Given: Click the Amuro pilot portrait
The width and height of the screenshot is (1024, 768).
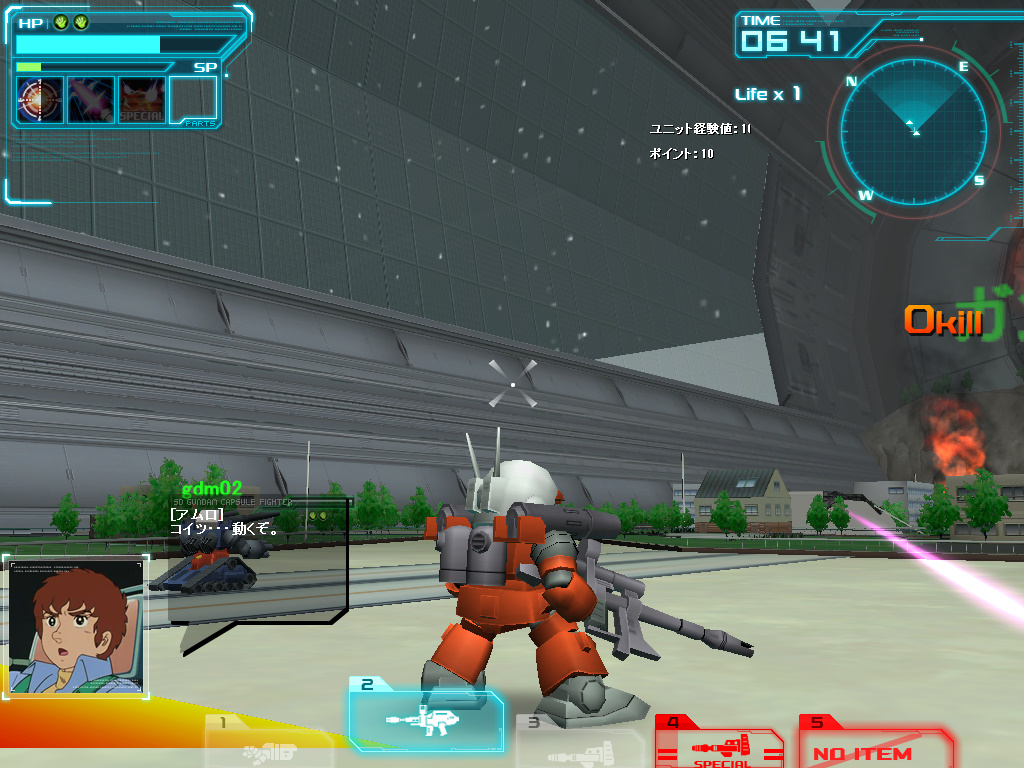Looking at the screenshot, I should [76, 627].
